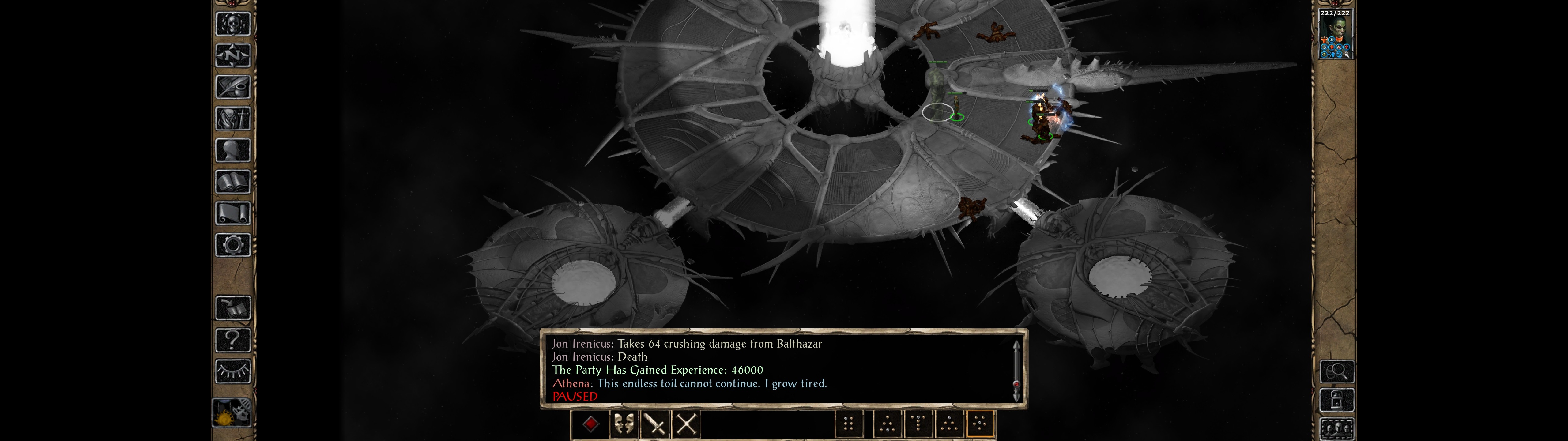Viewport: 1568px width, 441px height.
Task: Open the priest scroll
Action: (x=232, y=213)
